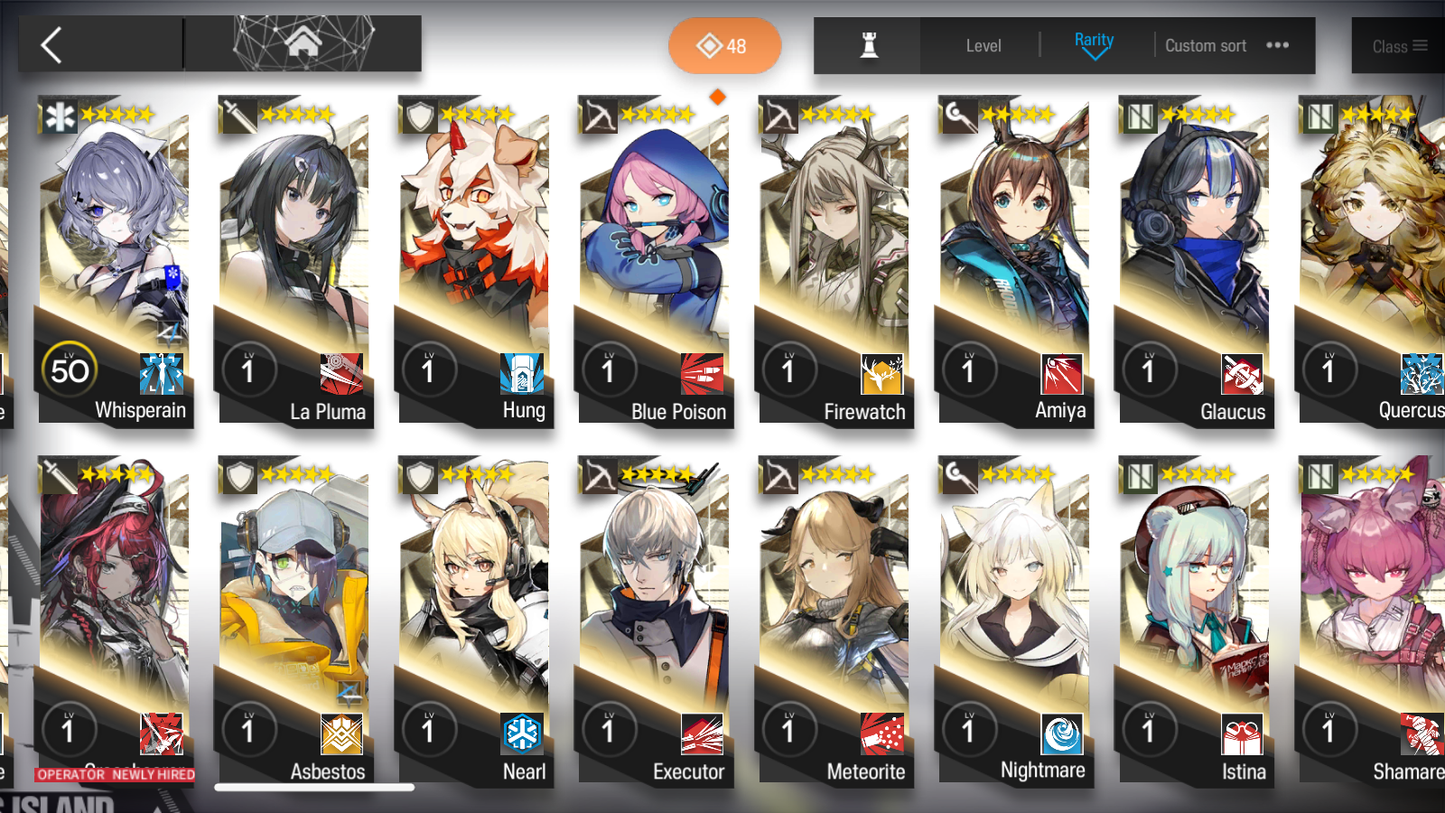Select the Nightmare operator card
Screen dimensions: 1445x813
point(1014,620)
